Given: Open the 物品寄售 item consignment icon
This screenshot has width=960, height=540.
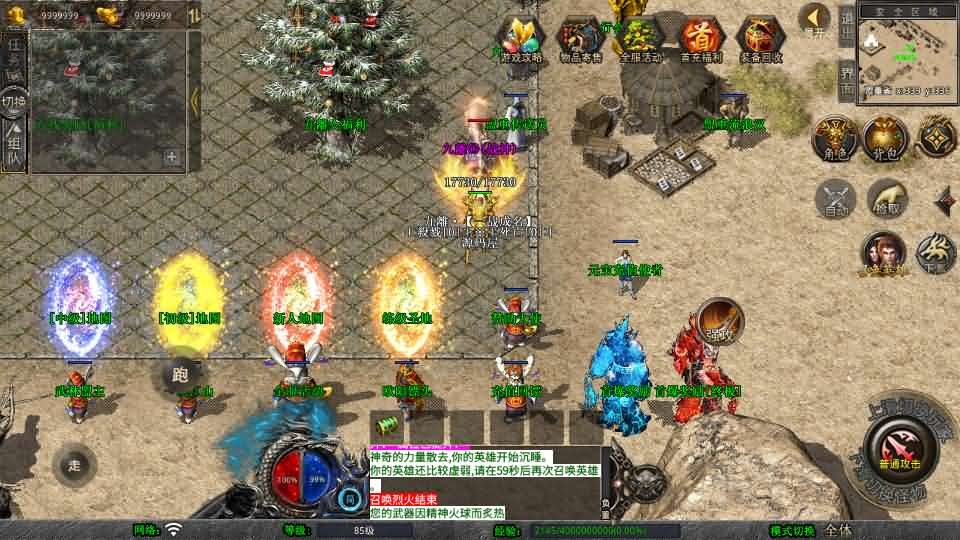Looking at the screenshot, I should pos(580,40).
